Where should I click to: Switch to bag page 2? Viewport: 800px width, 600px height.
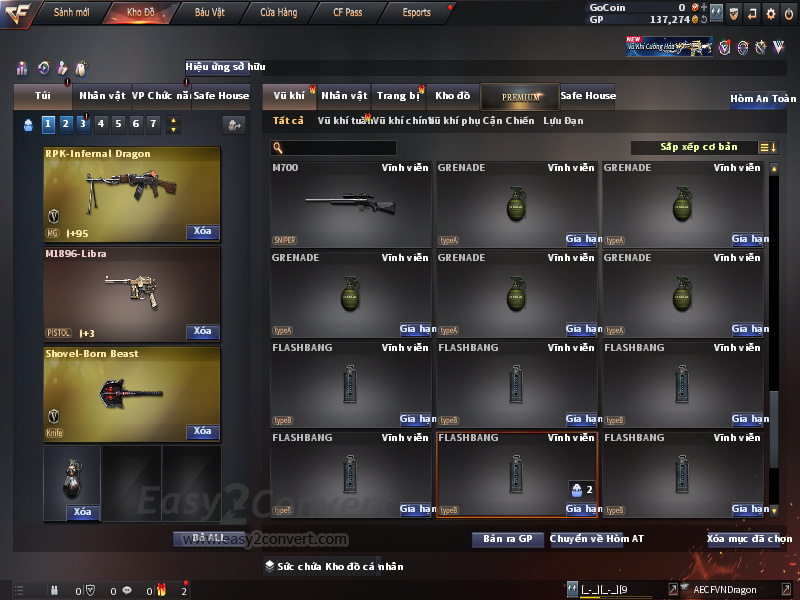point(65,124)
